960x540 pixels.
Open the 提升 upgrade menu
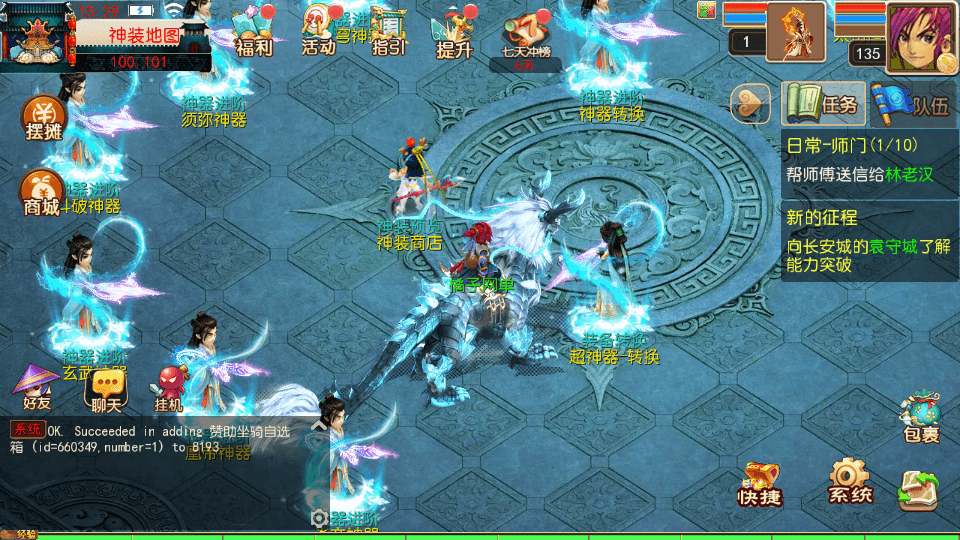tap(454, 31)
